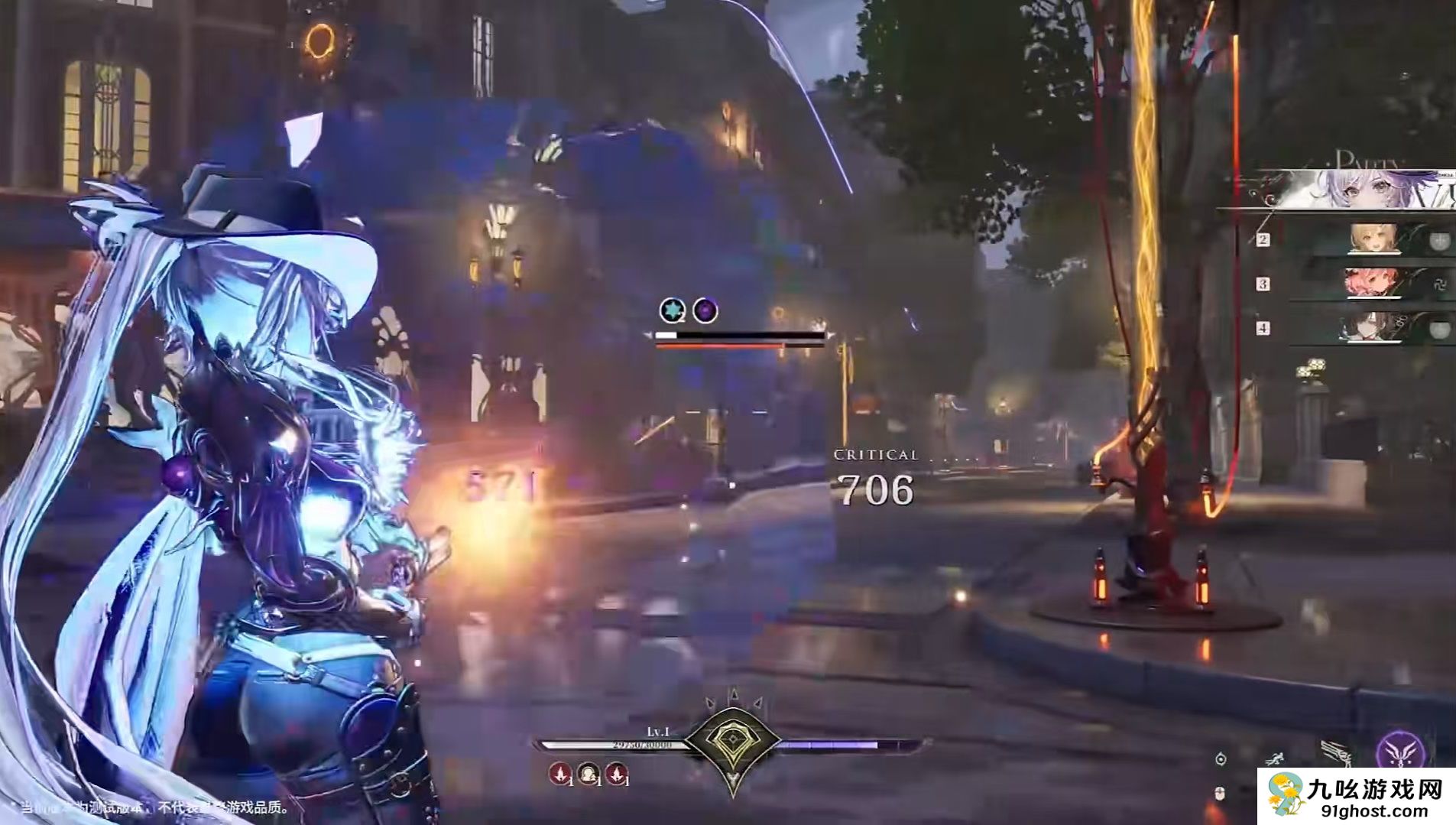This screenshot has width=1456, height=825.
Task: Activate the purple winged ultimate skill
Action: (1400, 751)
